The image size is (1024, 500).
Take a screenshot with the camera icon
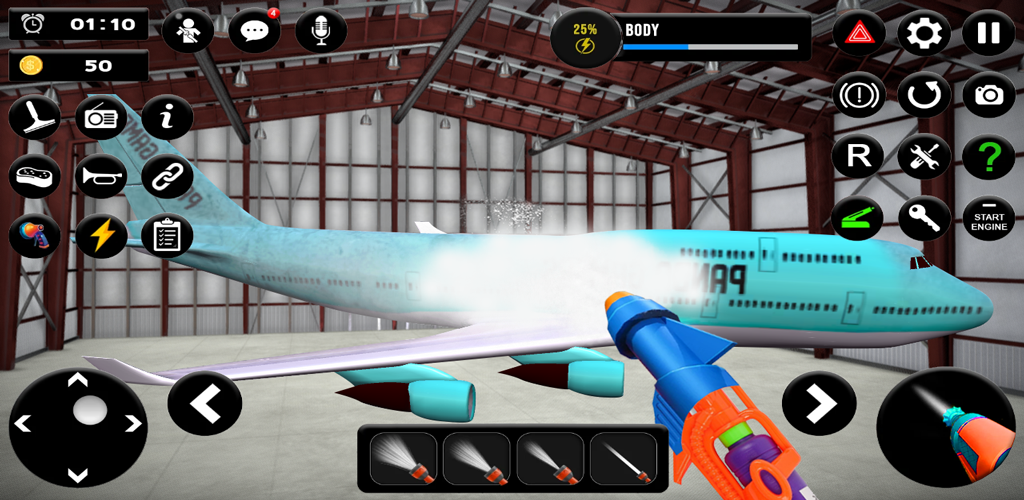pos(988,95)
